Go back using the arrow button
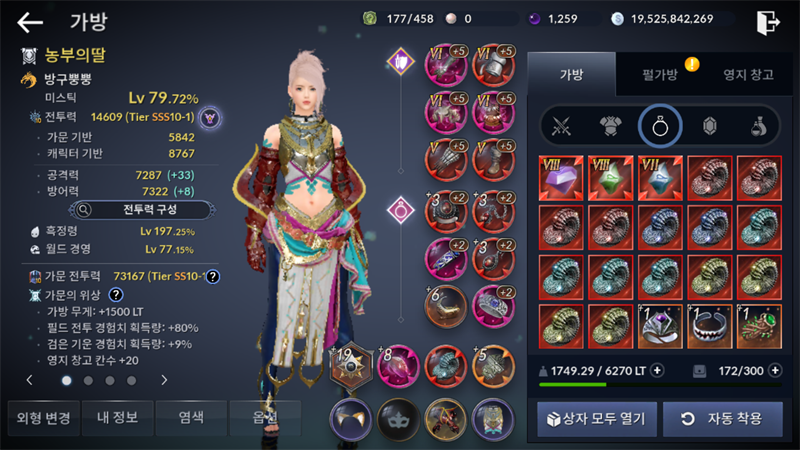The image size is (800, 450). coord(30,21)
